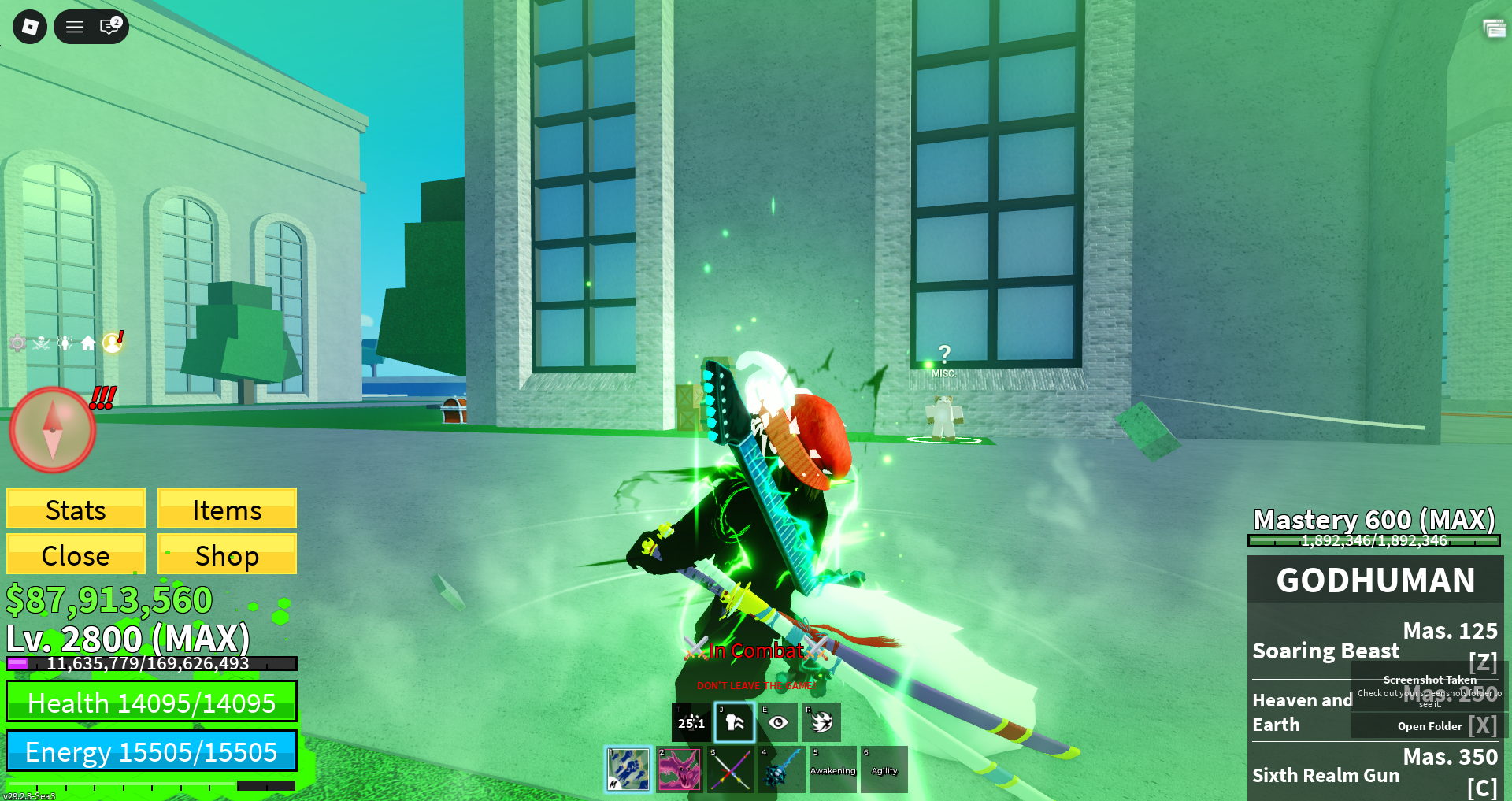
Task: Select the blue fists hotbar slot
Action: click(x=628, y=769)
